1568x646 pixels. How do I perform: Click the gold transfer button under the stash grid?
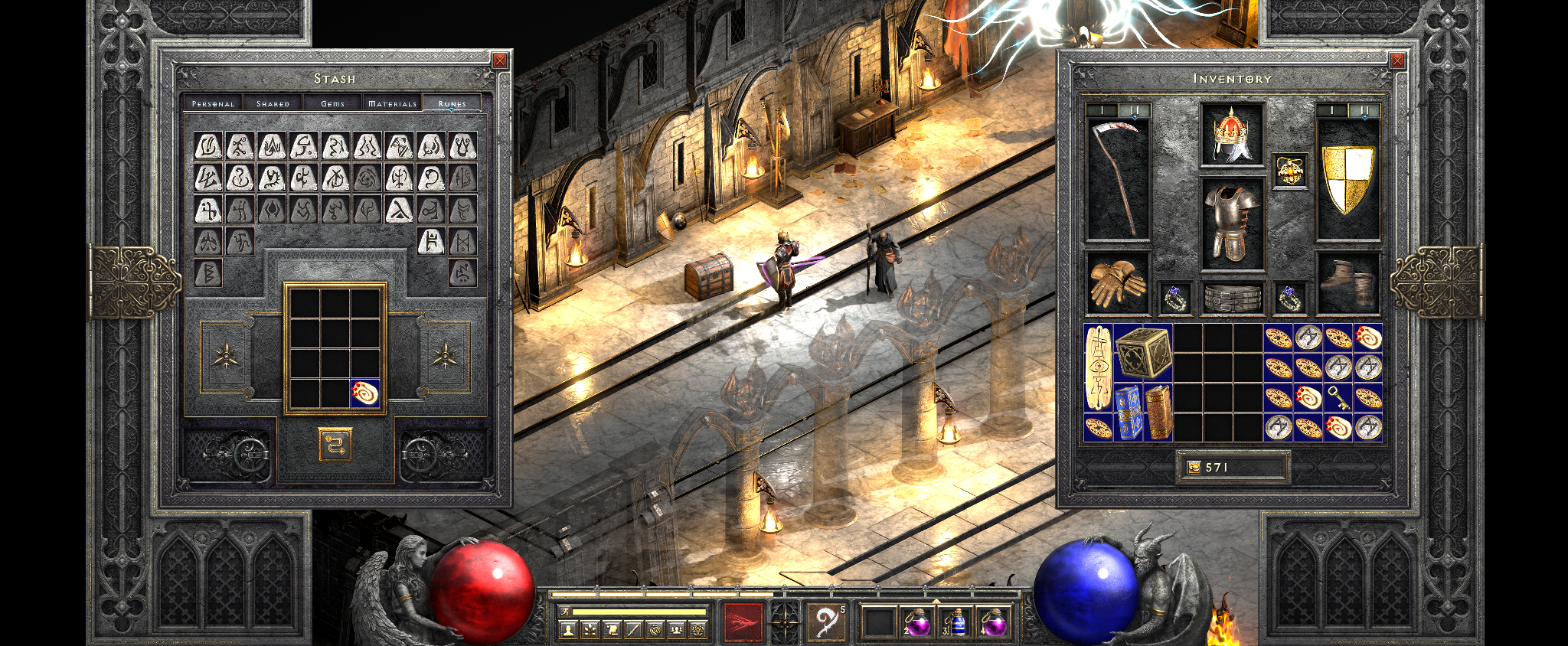(x=335, y=444)
